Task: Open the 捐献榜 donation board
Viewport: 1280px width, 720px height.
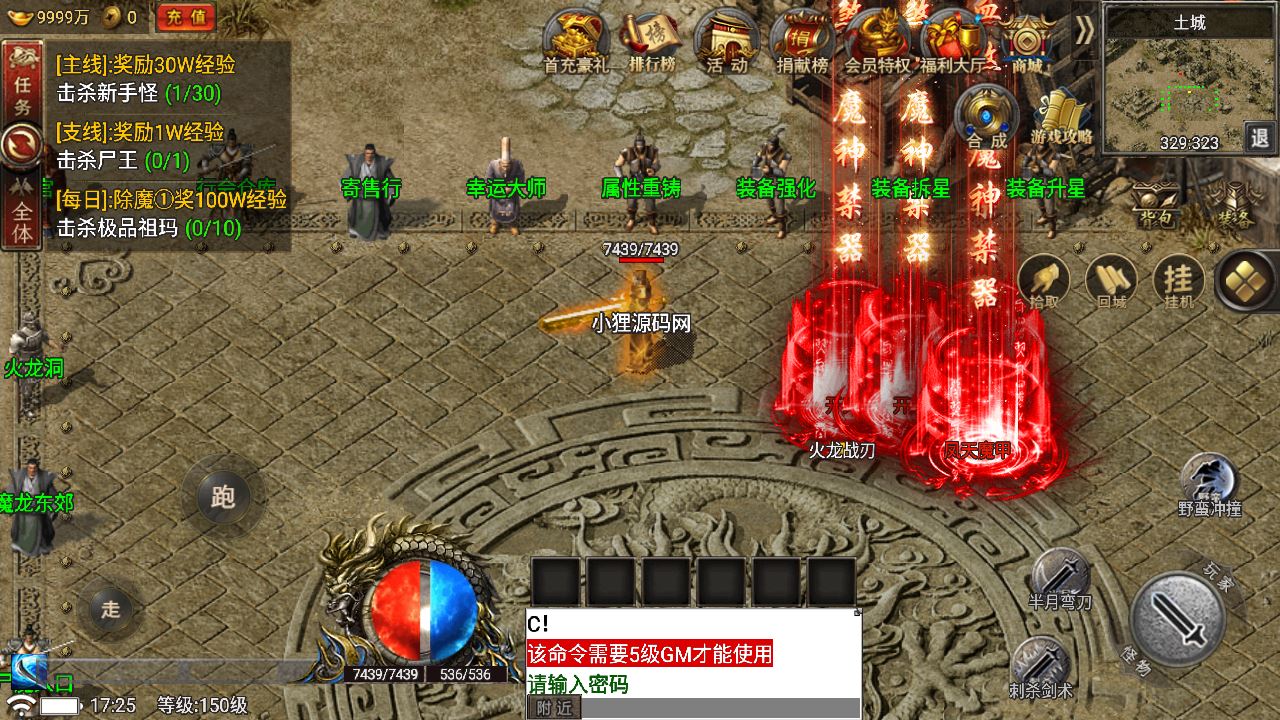Action: [802, 40]
